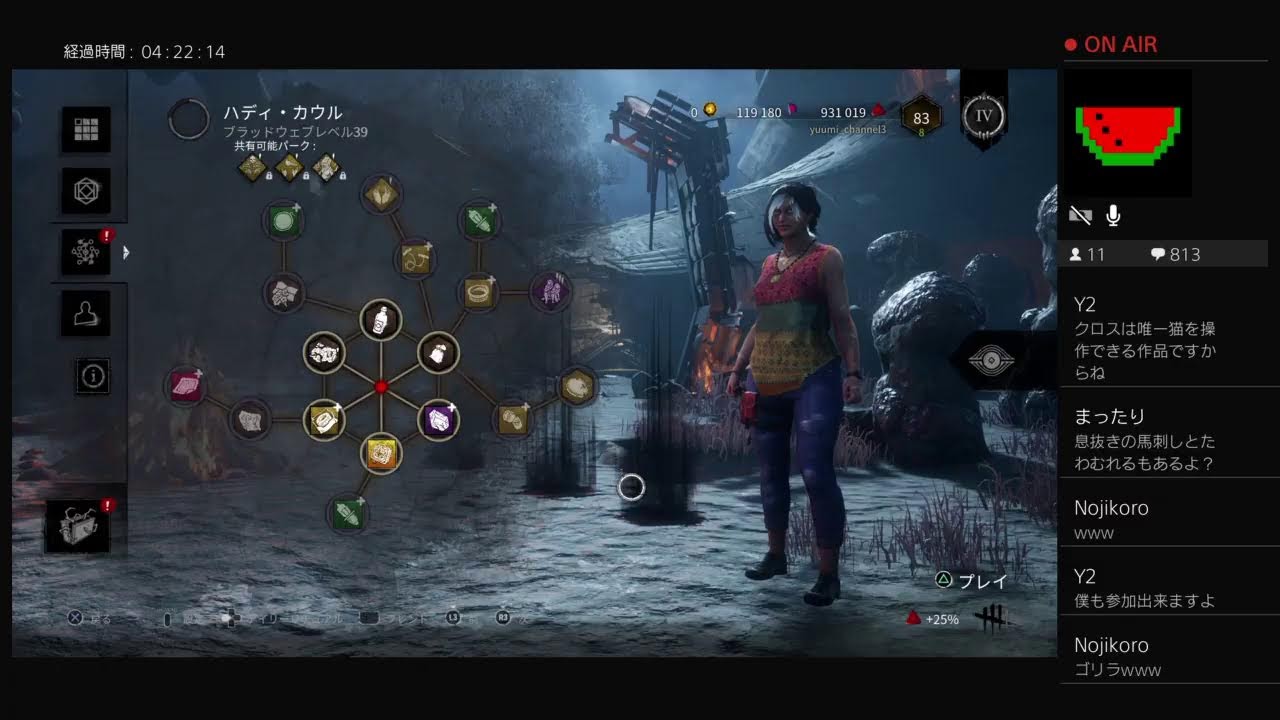Click the spectate eye button
1280x720 pixels.
991,360
